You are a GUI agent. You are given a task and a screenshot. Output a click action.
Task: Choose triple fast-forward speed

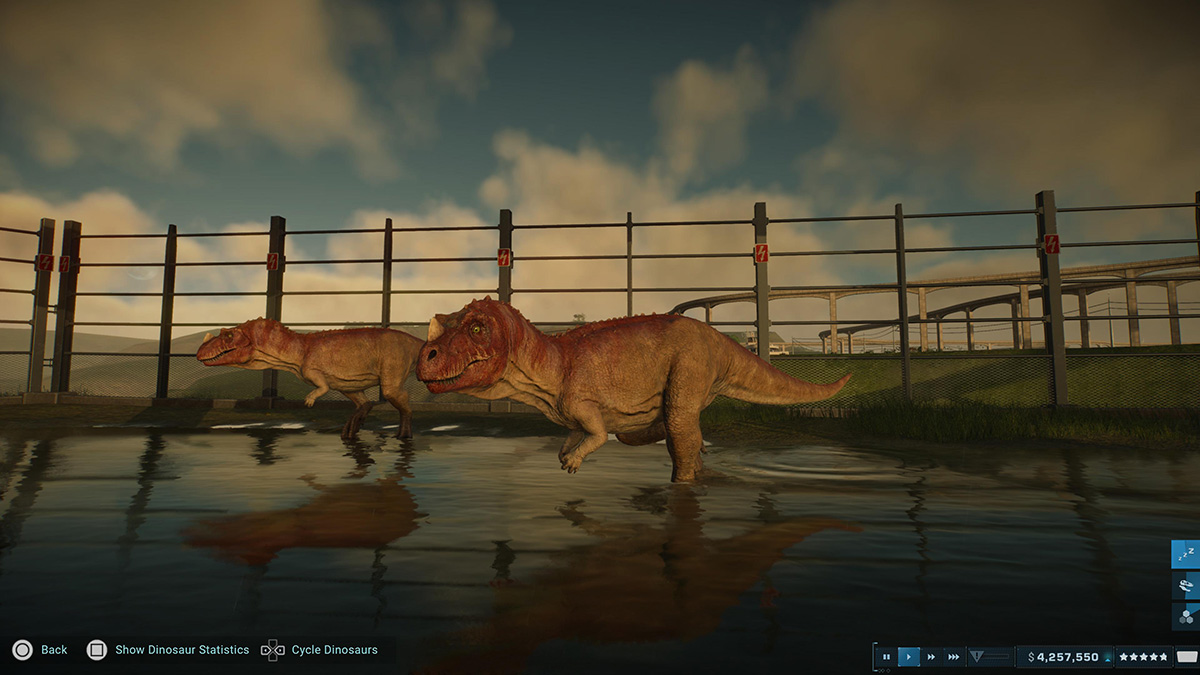(954, 657)
